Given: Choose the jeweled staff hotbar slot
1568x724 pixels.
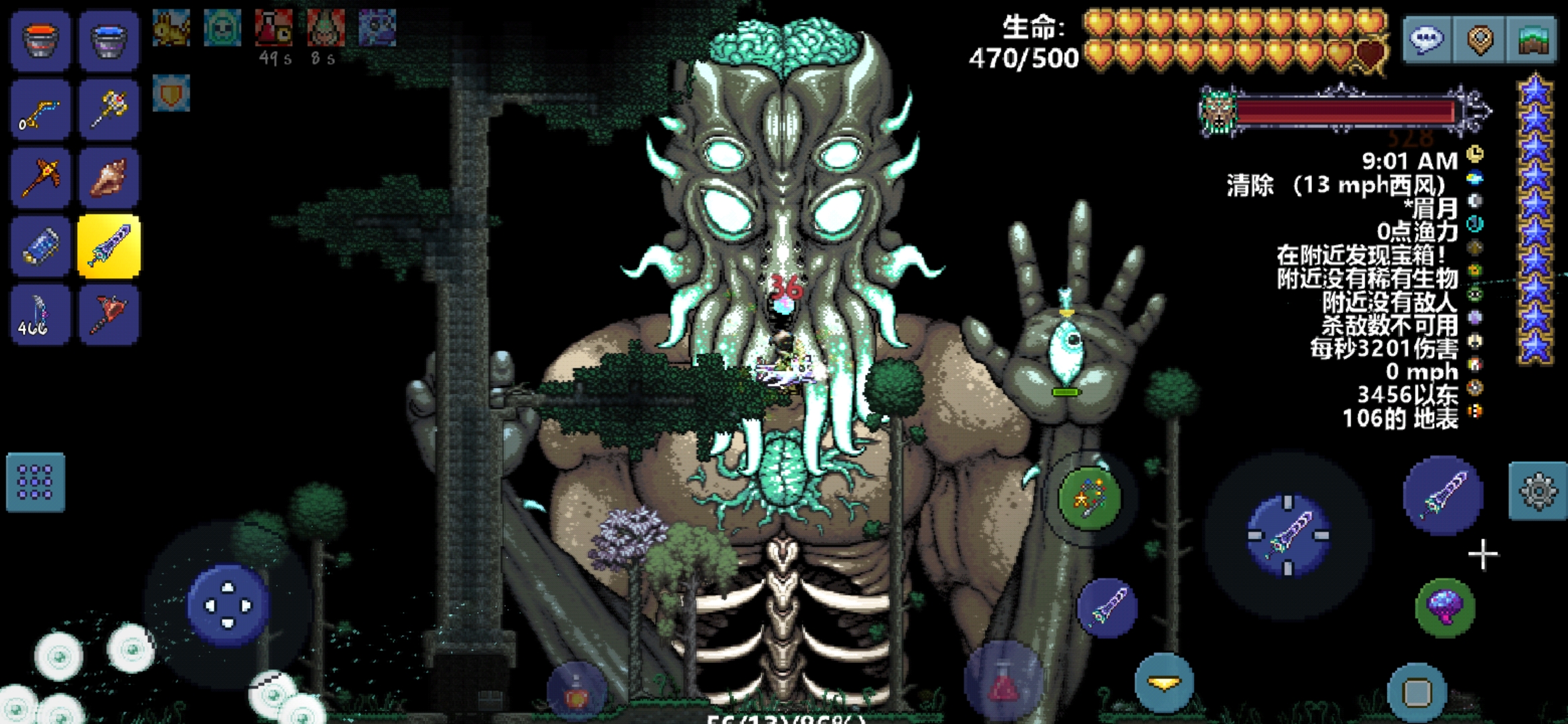Looking at the screenshot, I should point(109,110).
